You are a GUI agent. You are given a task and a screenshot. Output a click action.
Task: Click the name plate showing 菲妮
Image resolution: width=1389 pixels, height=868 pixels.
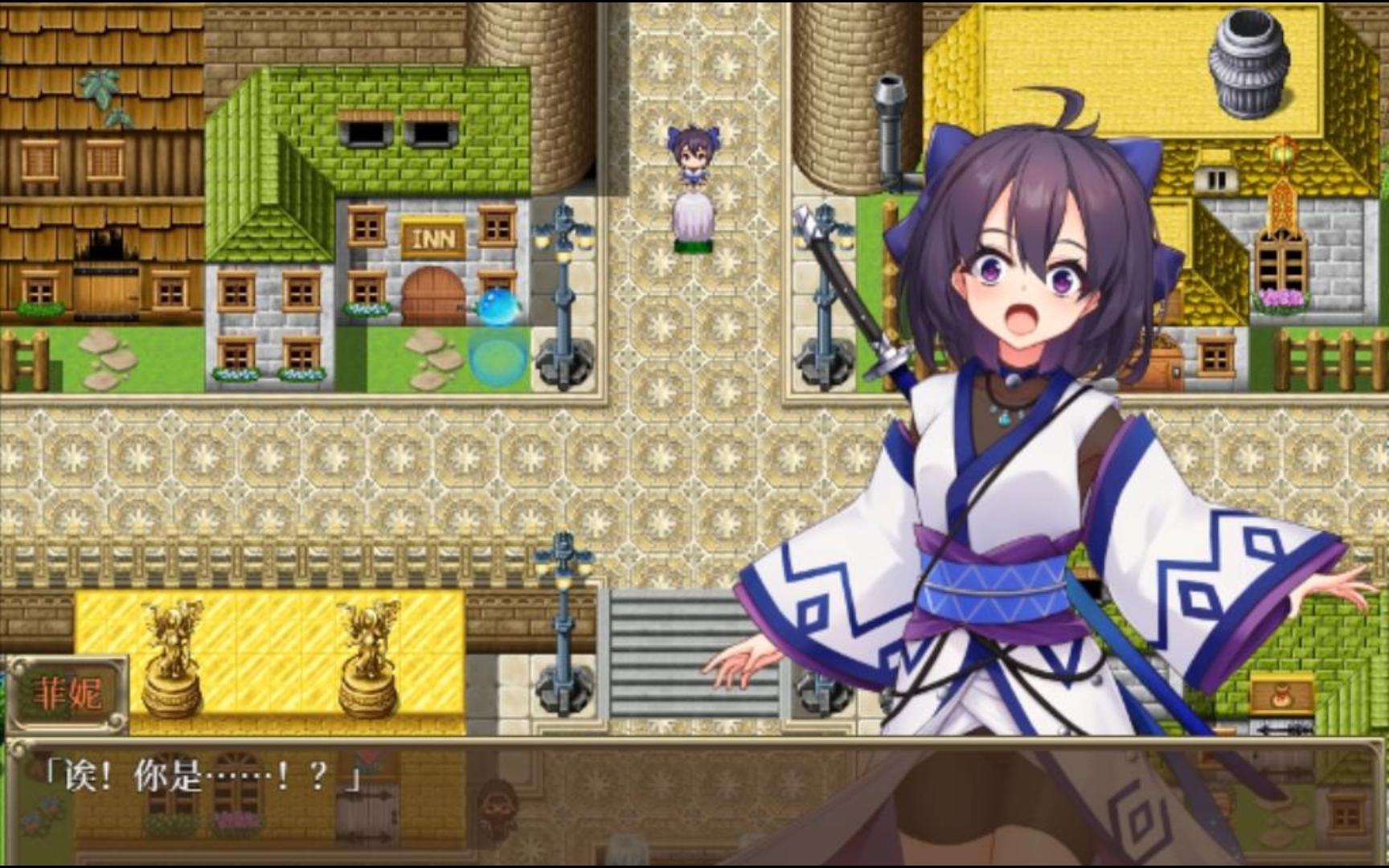68,690
